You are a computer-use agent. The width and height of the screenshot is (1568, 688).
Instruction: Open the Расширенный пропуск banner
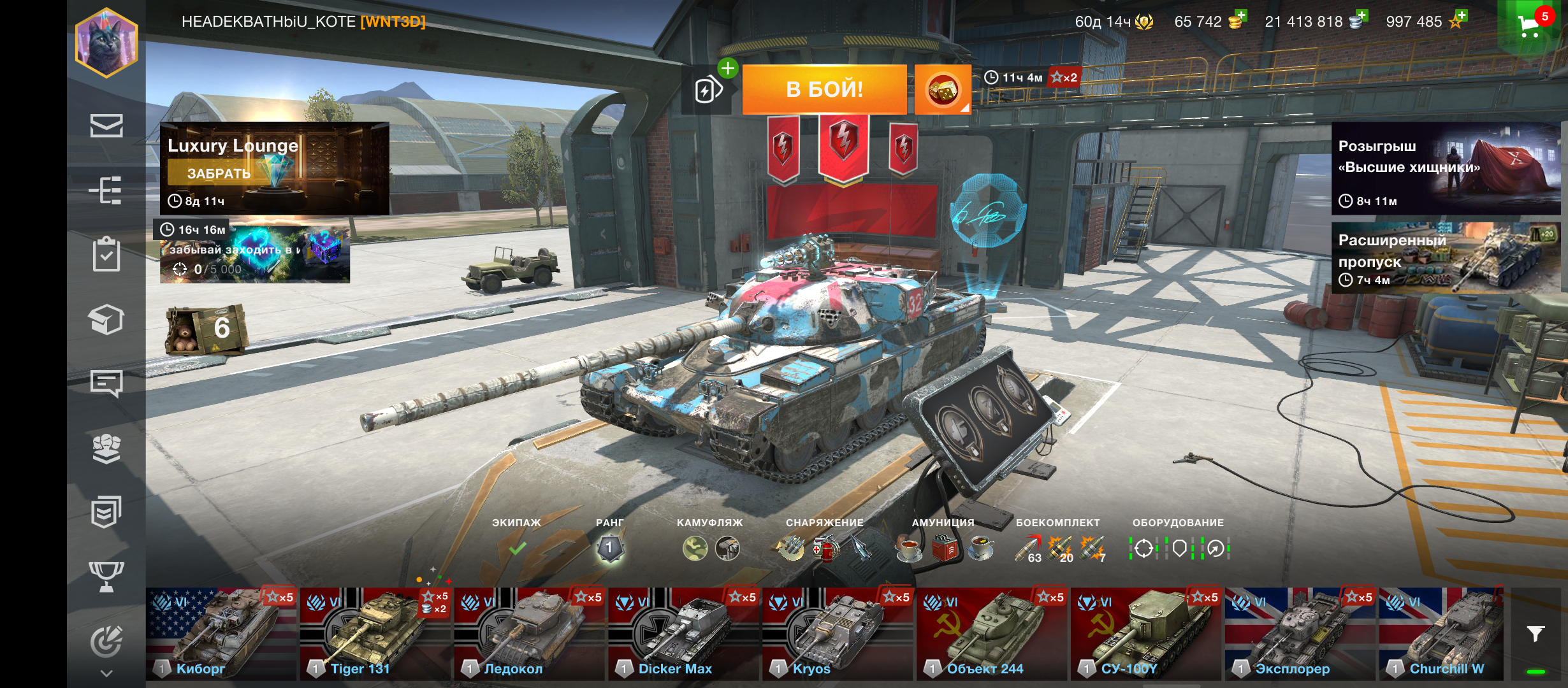coord(1445,258)
